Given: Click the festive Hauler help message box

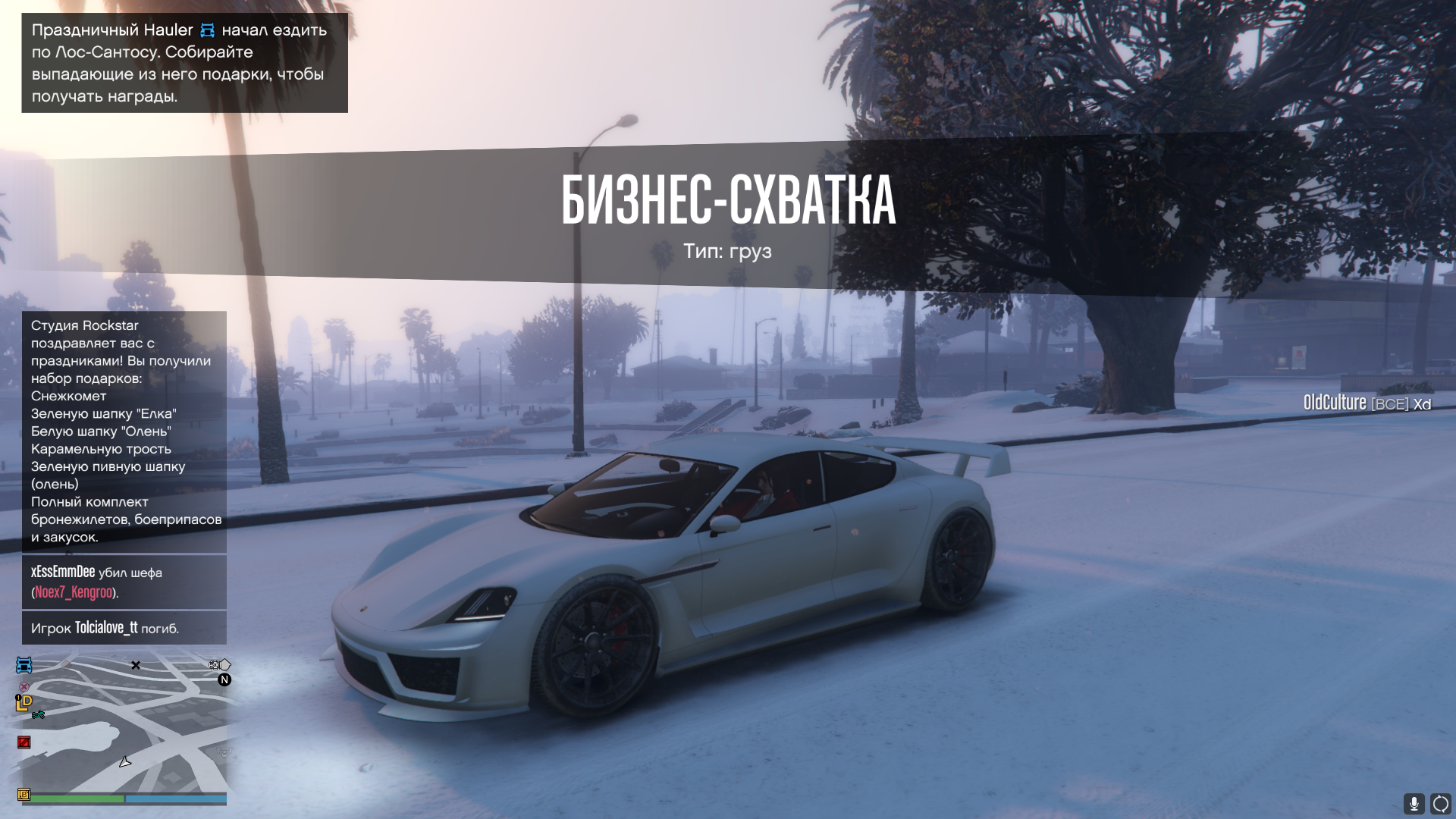Looking at the screenshot, I should pos(184,63).
